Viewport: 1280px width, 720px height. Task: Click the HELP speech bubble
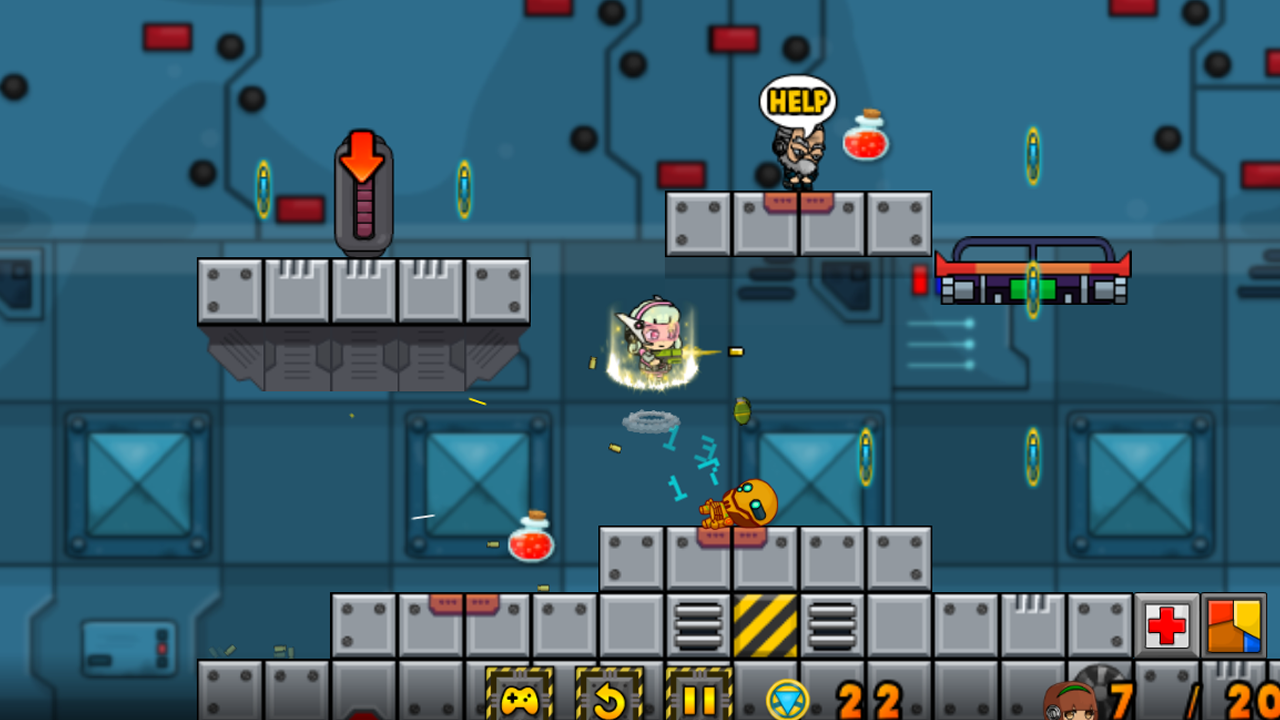coord(797,101)
